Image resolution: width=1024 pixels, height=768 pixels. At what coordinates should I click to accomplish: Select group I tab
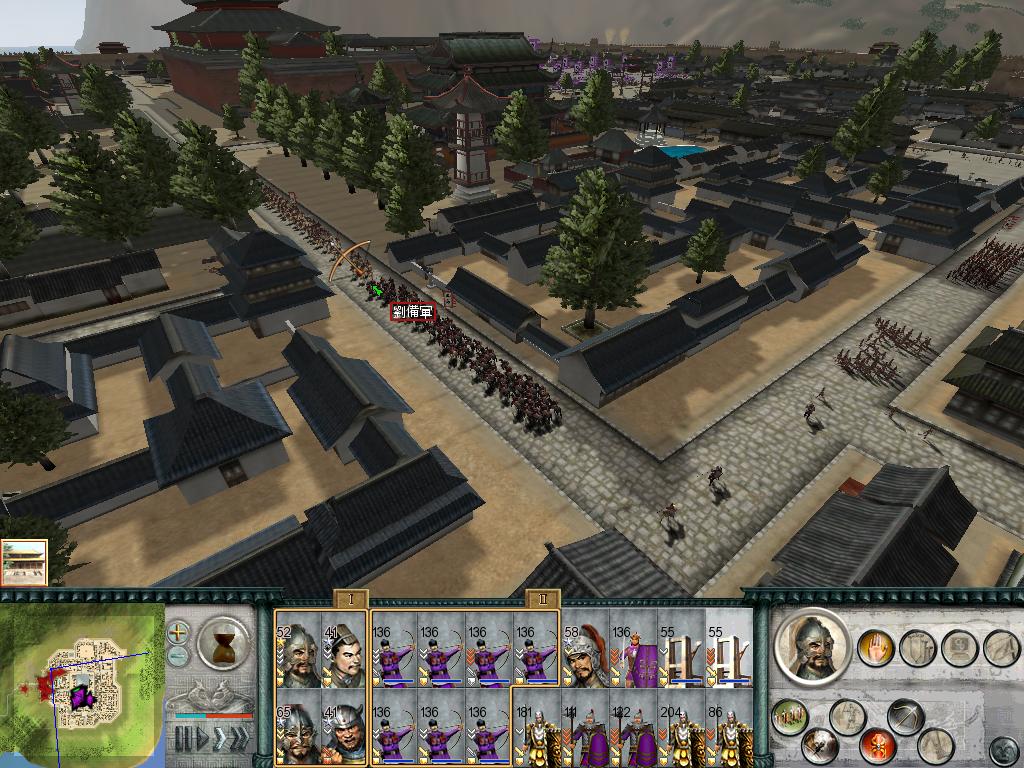click(x=351, y=599)
